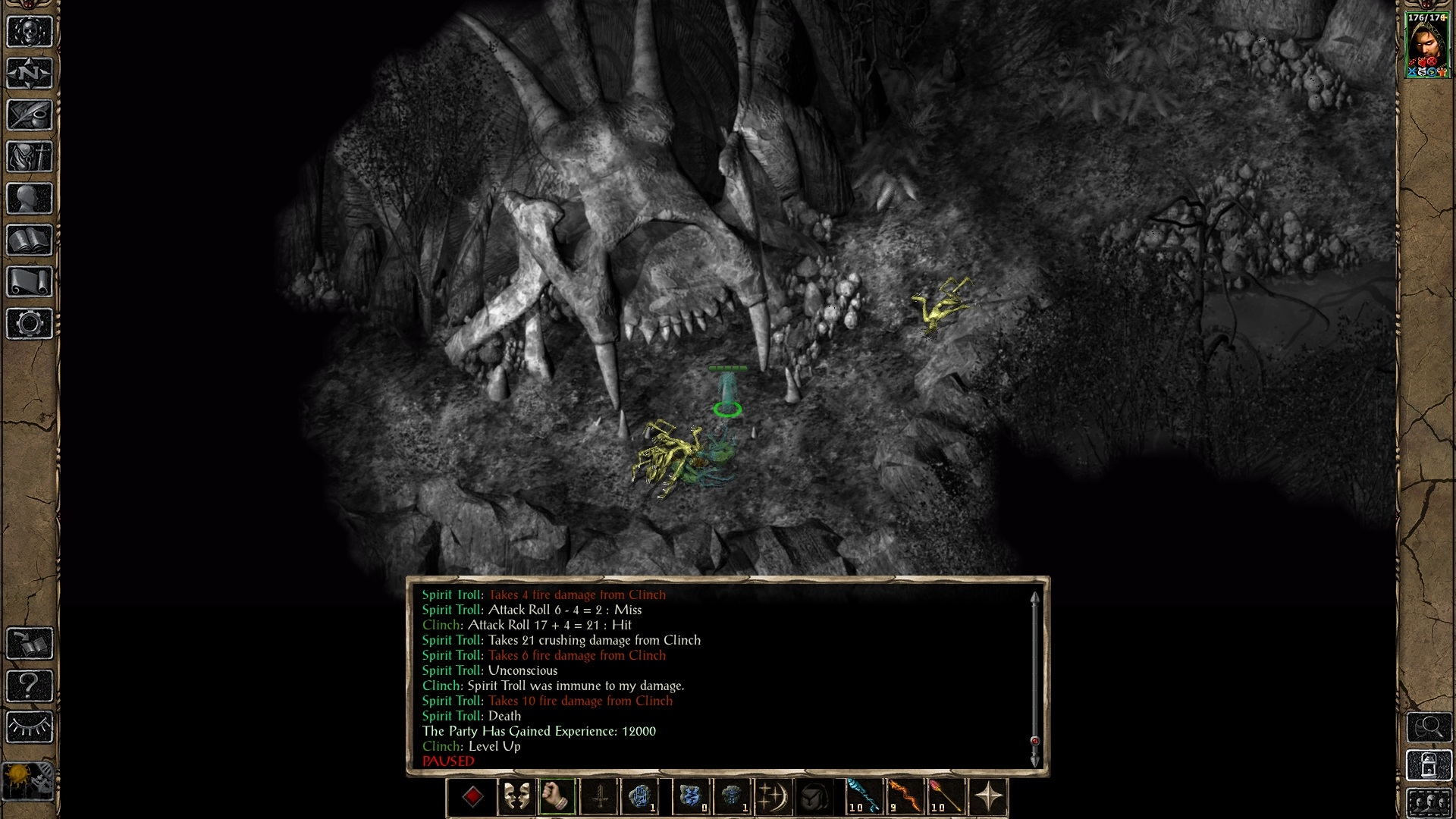The width and height of the screenshot is (1456, 819).
Task: Use the blue wand with 10 charges
Action: pyautogui.click(x=864, y=797)
